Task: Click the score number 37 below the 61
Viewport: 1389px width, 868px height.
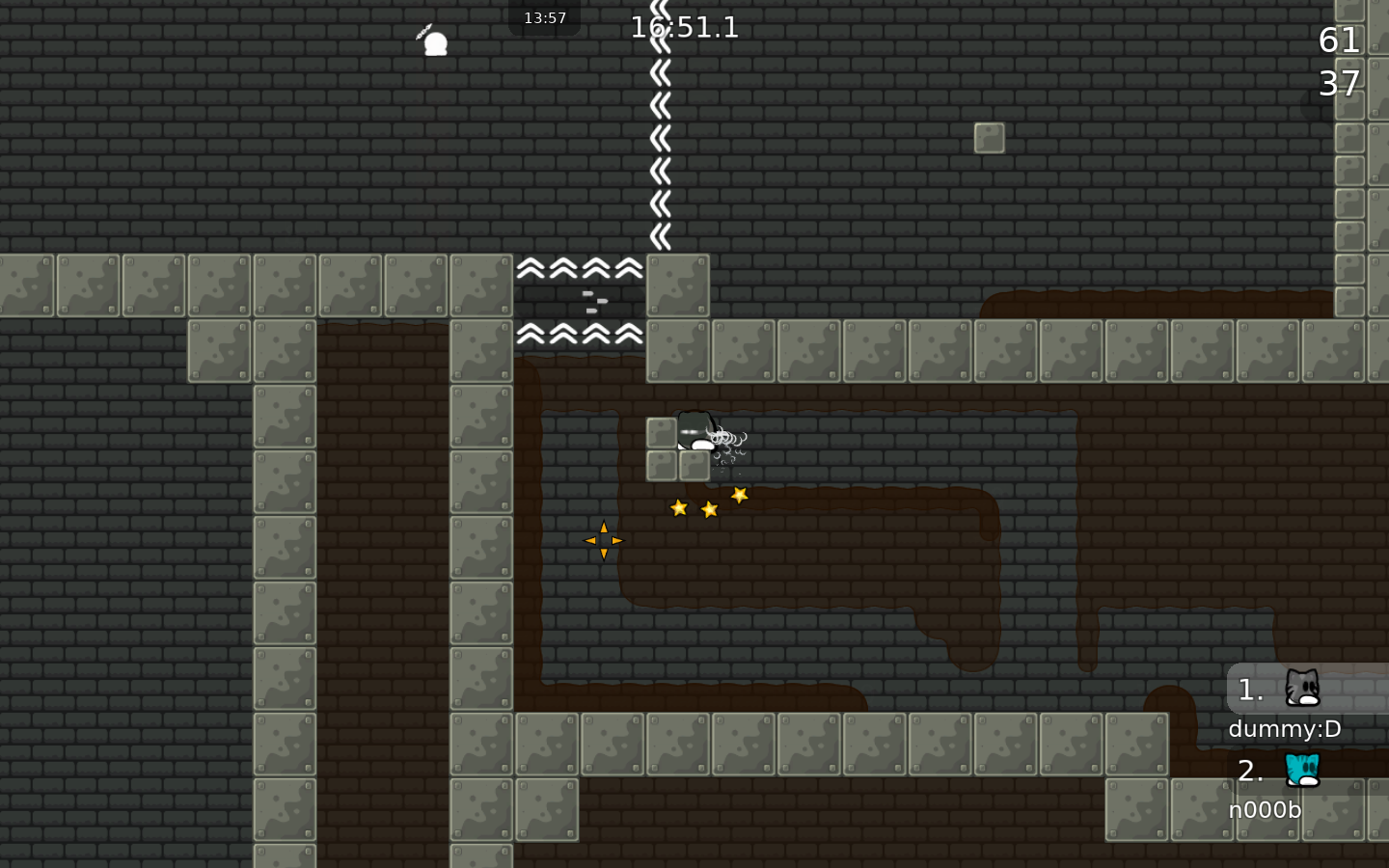Action: 1341,85
